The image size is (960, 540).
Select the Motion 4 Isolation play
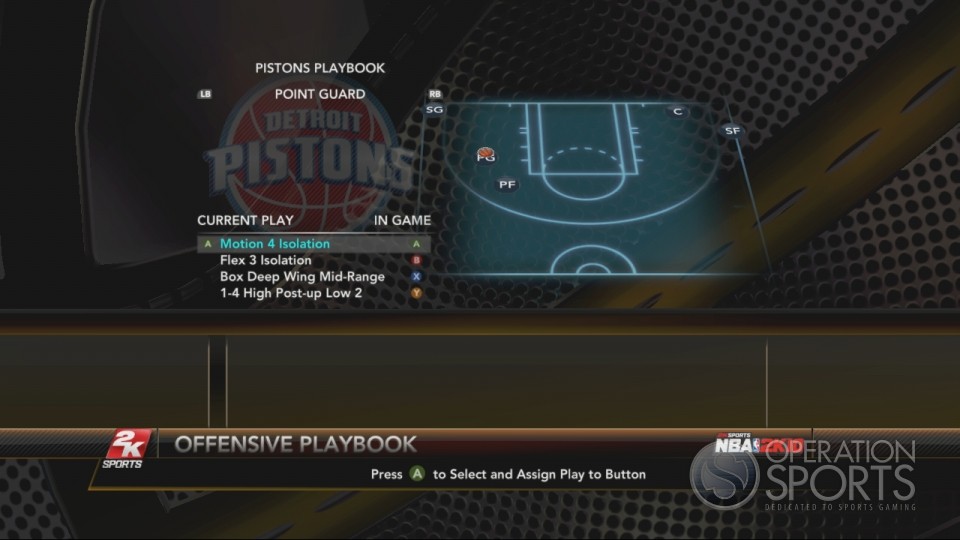click(x=275, y=244)
